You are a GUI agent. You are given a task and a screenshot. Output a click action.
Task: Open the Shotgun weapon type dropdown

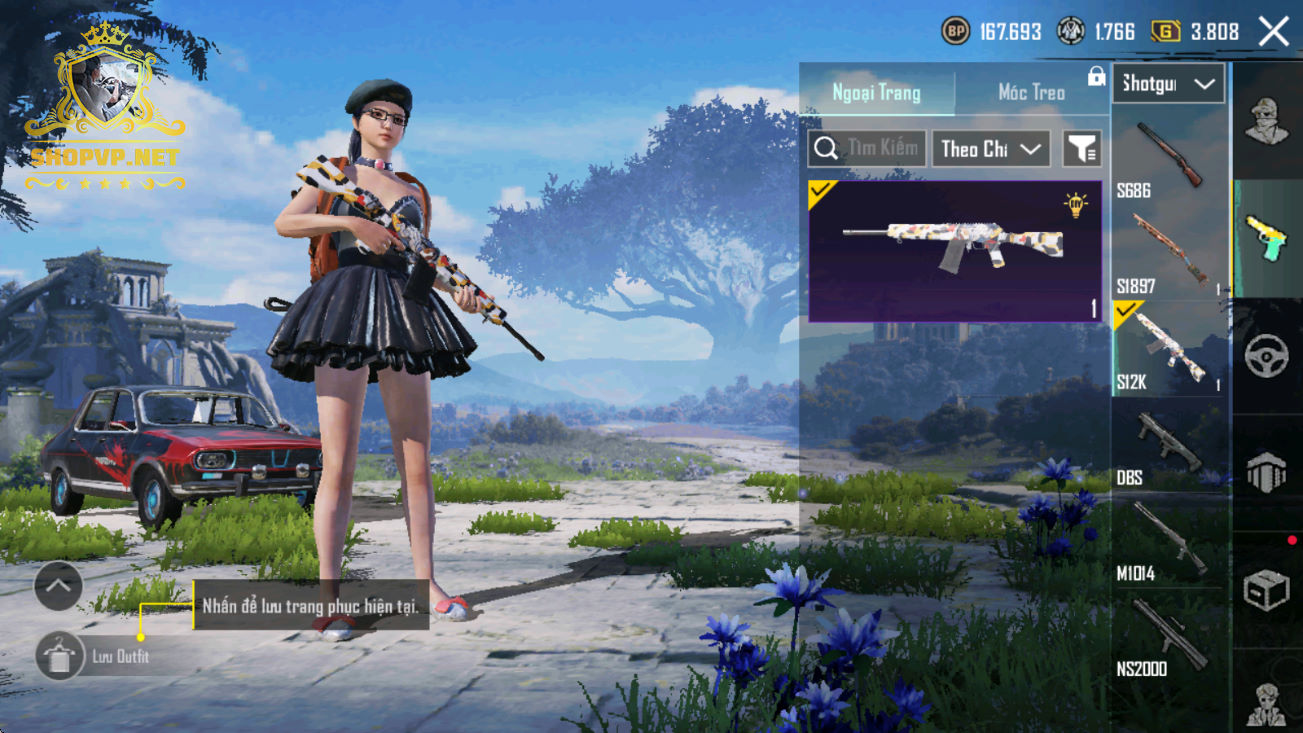[1168, 84]
